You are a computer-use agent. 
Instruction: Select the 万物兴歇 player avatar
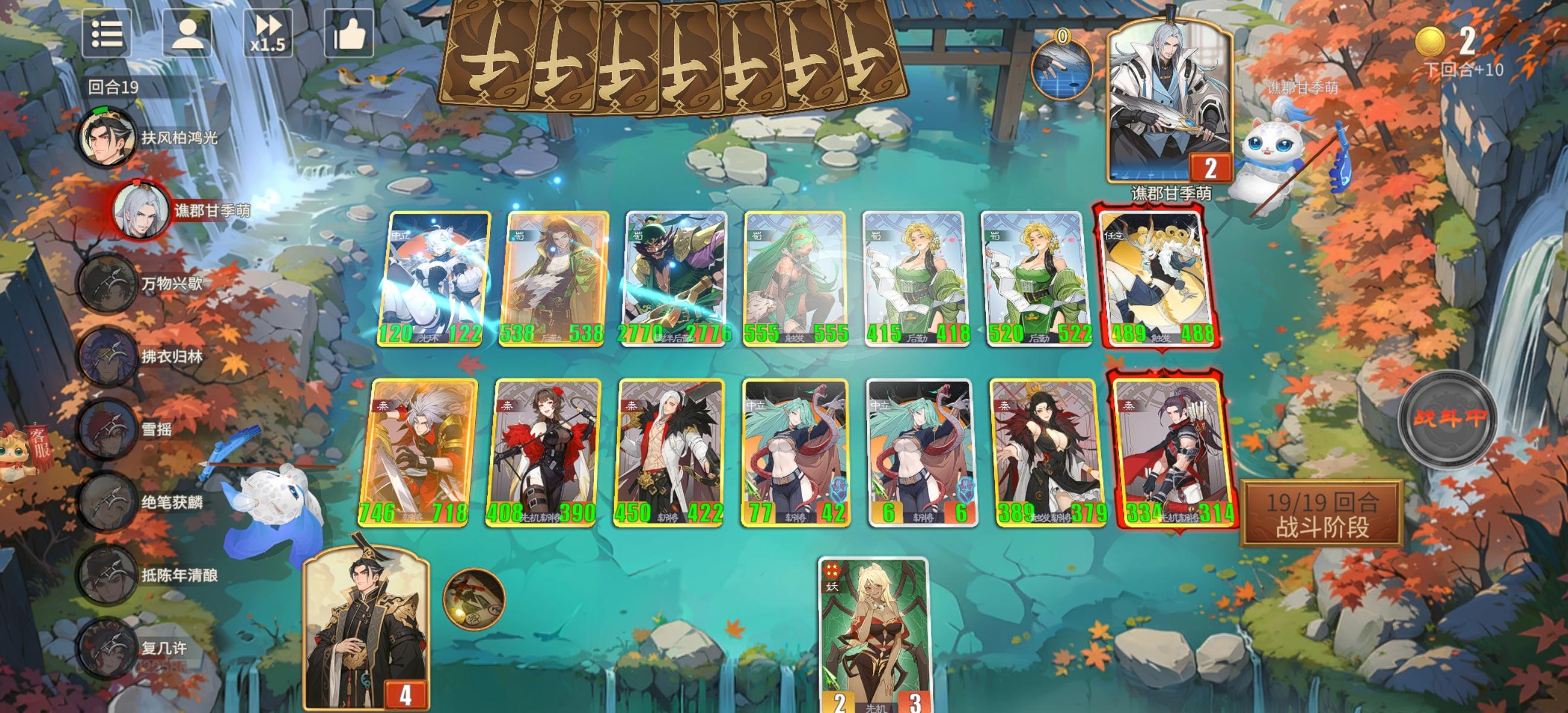pos(107,284)
